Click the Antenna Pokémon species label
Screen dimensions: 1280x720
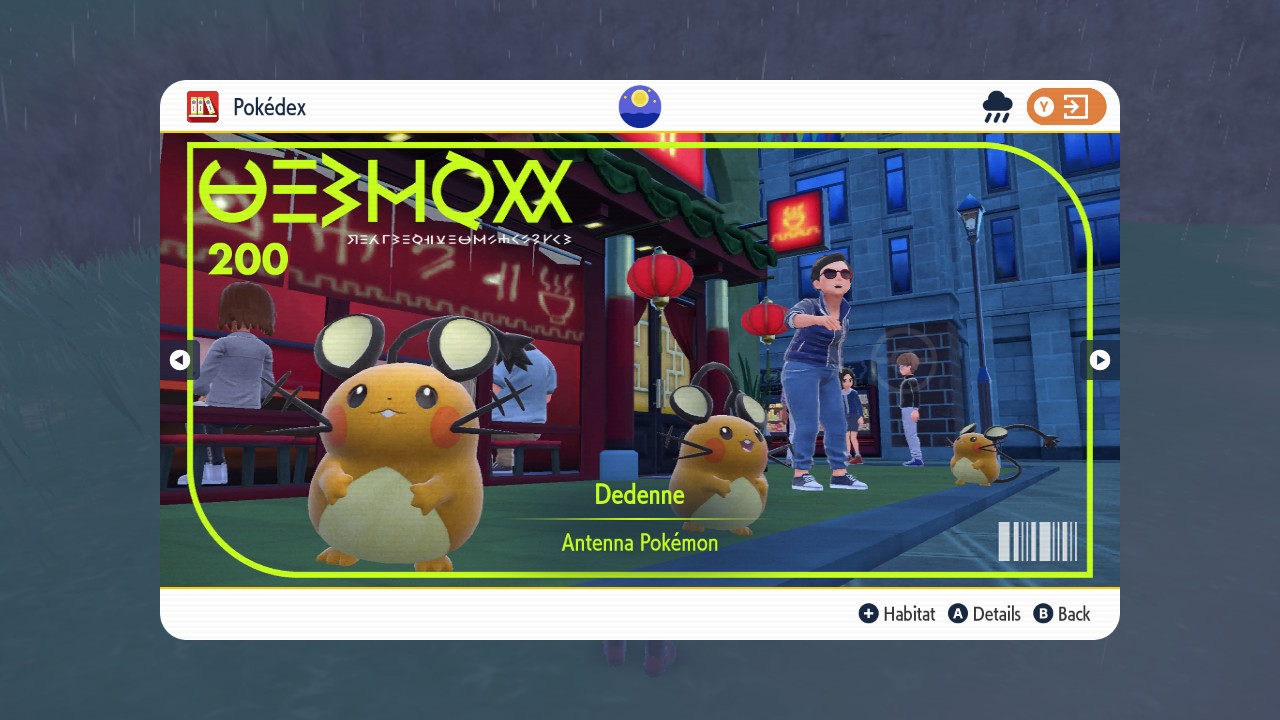pos(639,542)
